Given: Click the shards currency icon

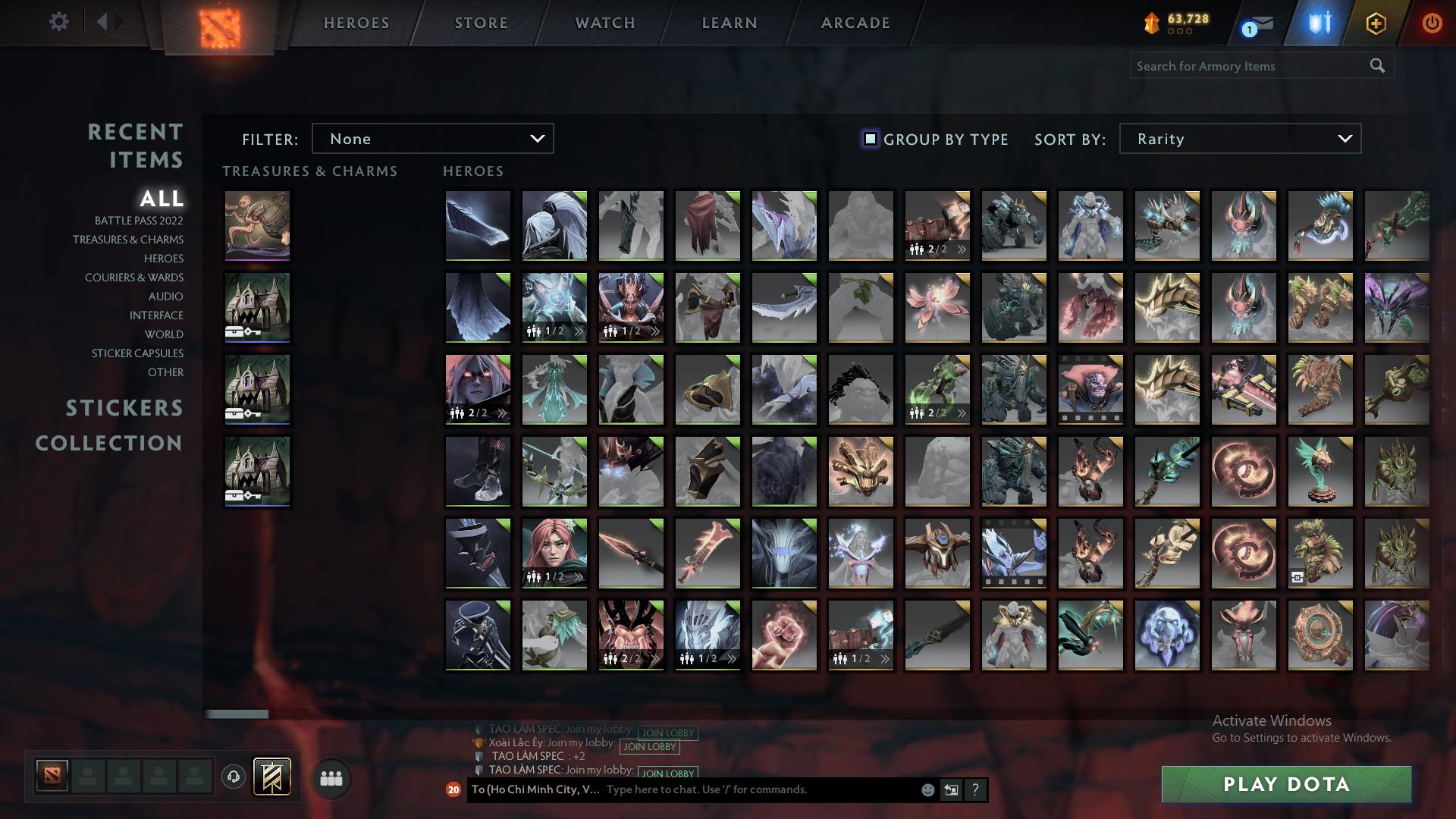Looking at the screenshot, I should click(1153, 22).
